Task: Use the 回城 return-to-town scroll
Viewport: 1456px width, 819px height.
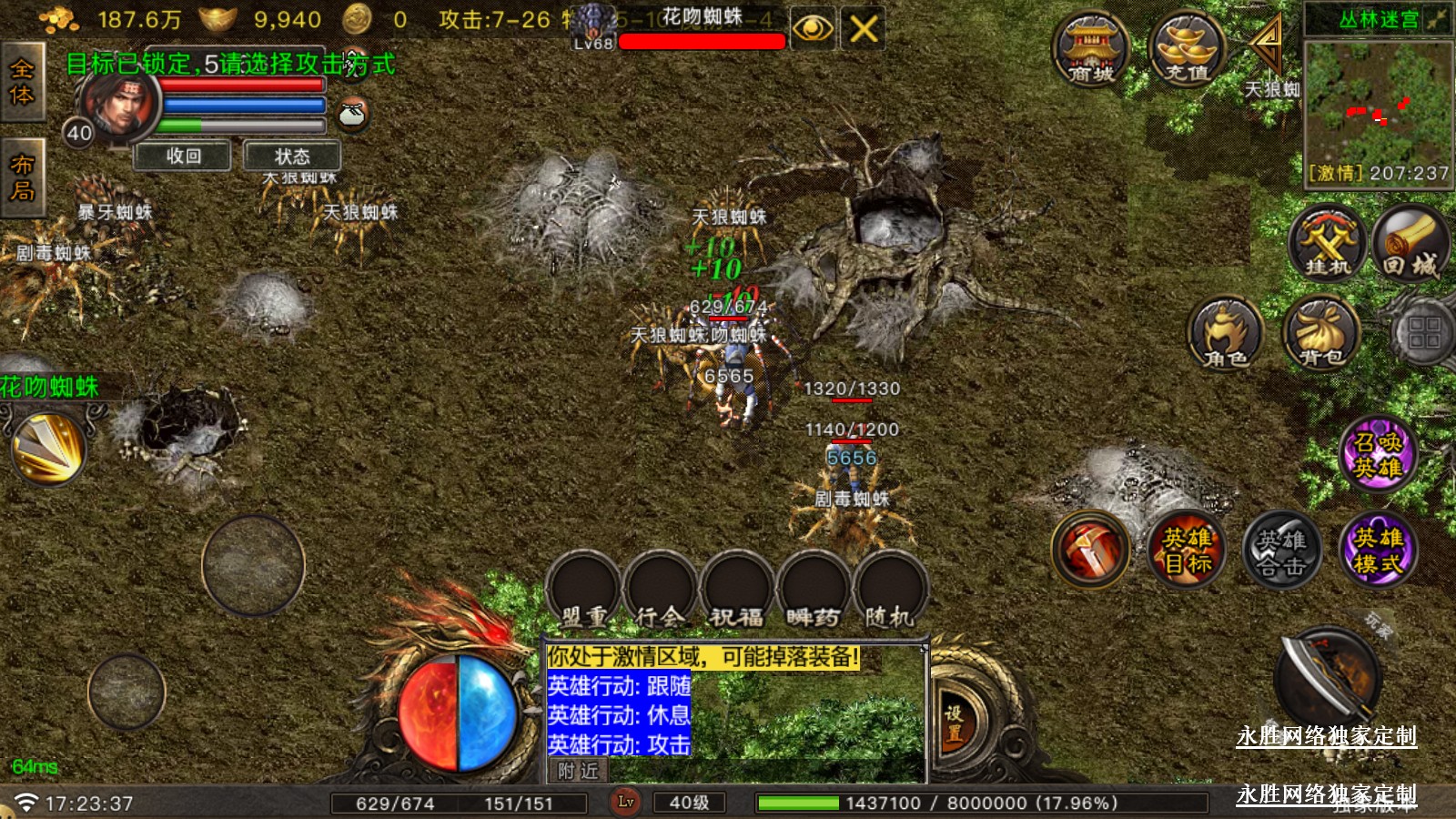Action: (x=1410, y=243)
